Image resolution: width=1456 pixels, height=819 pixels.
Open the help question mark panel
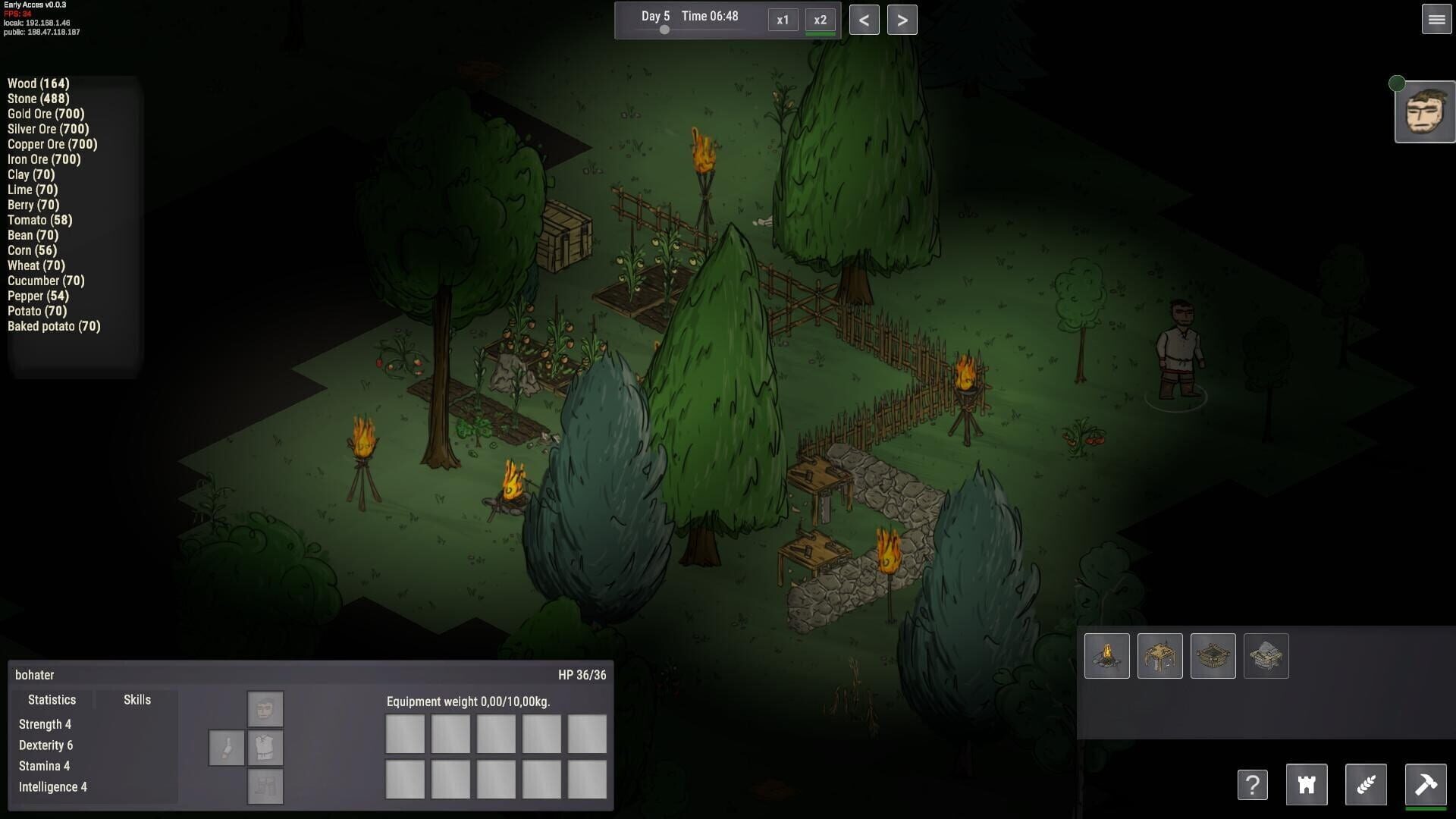pos(1253,785)
